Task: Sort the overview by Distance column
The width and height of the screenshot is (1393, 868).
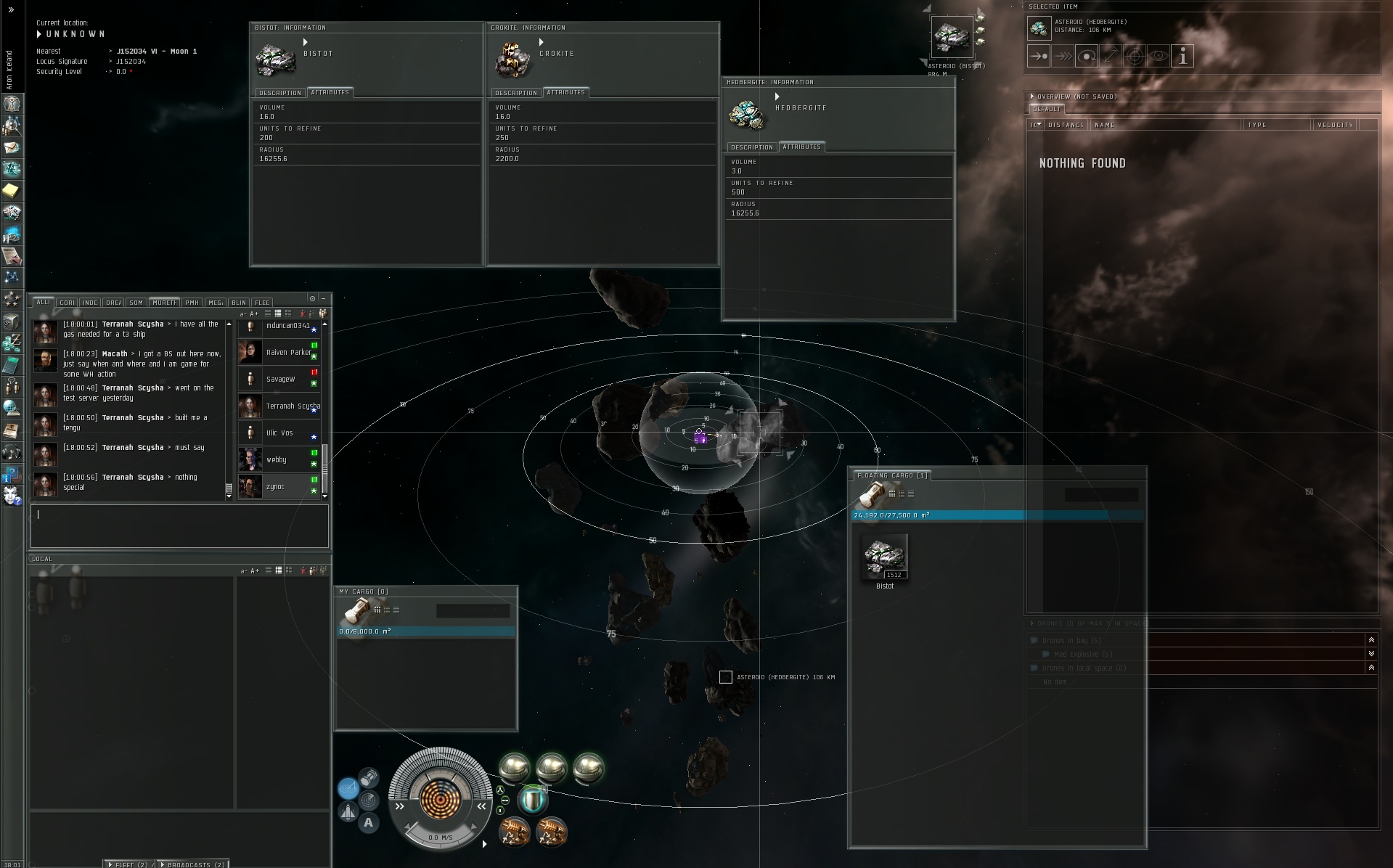Action: pos(1066,125)
